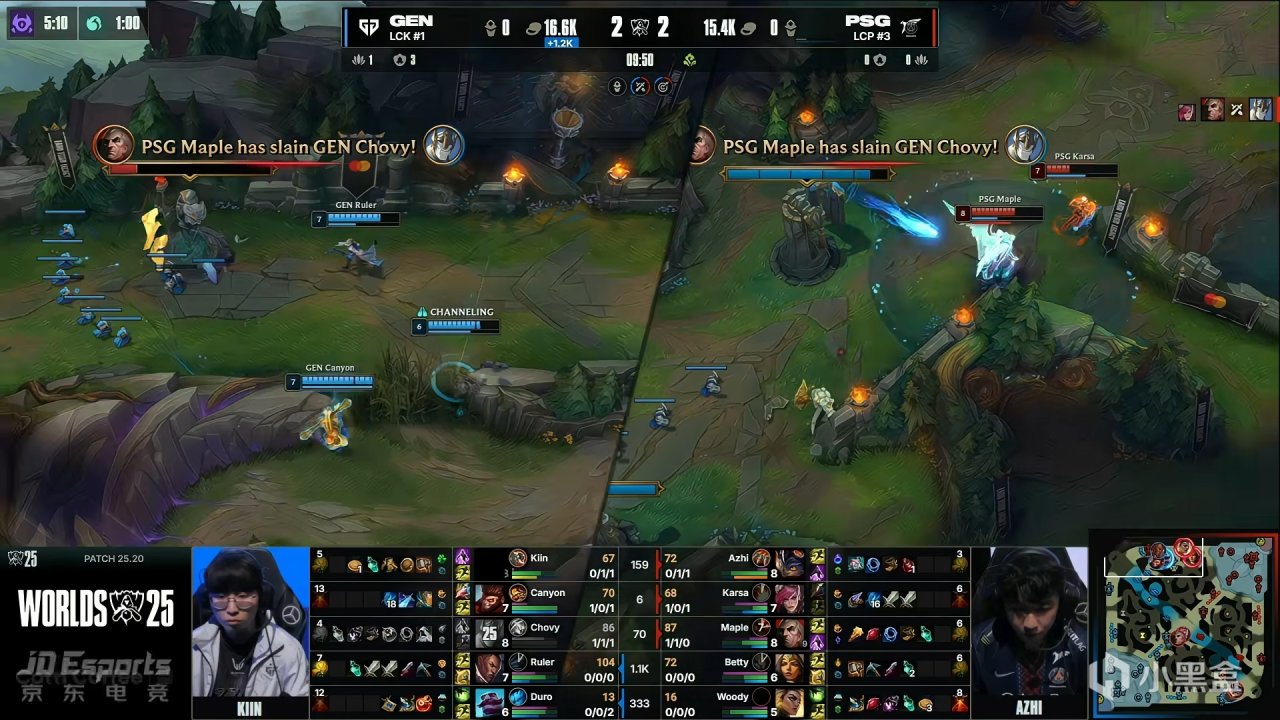Select Maple's champion portrait
Screen dimensions: 1280x720
coord(789,633)
